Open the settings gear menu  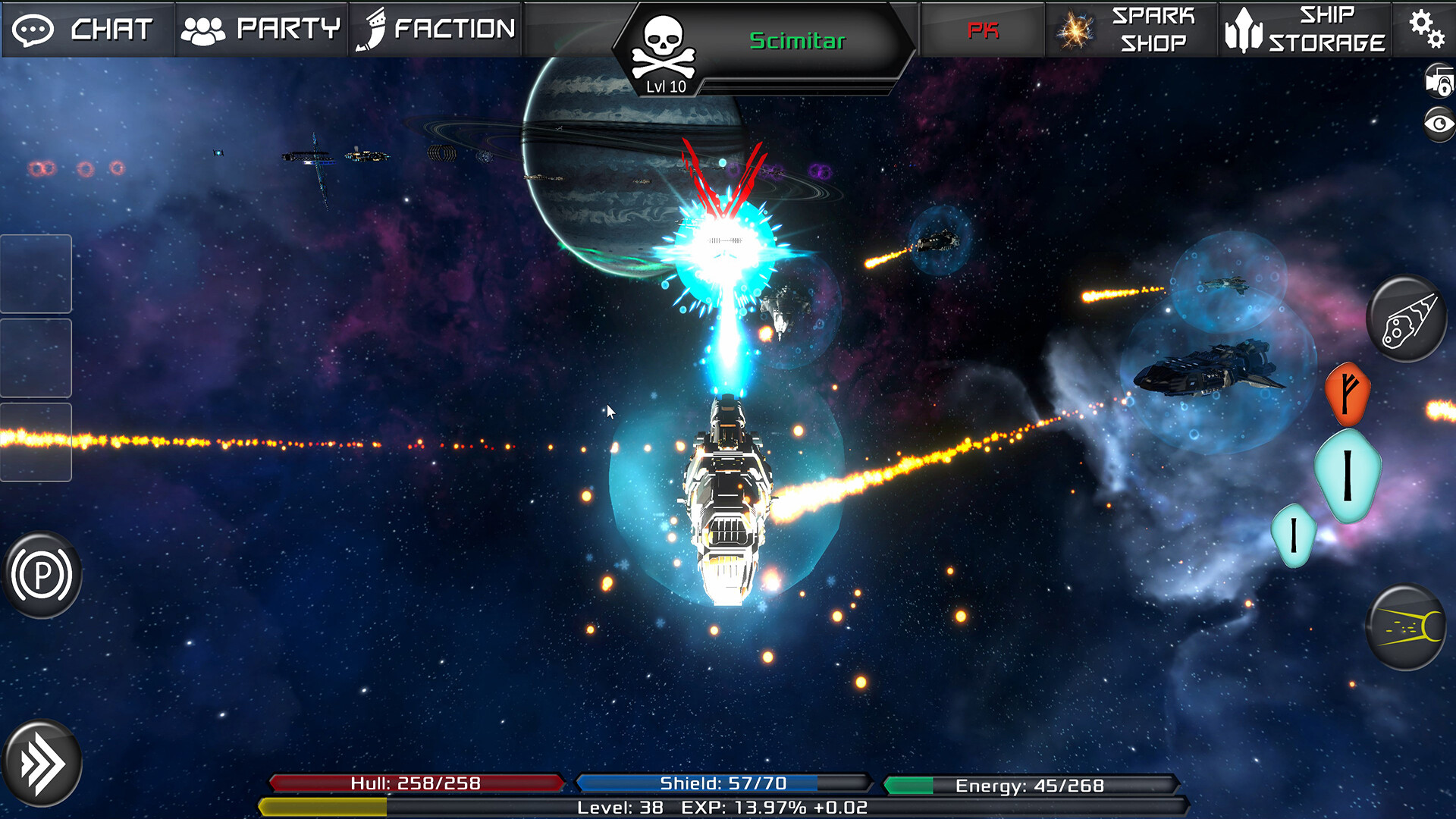tap(1428, 29)
